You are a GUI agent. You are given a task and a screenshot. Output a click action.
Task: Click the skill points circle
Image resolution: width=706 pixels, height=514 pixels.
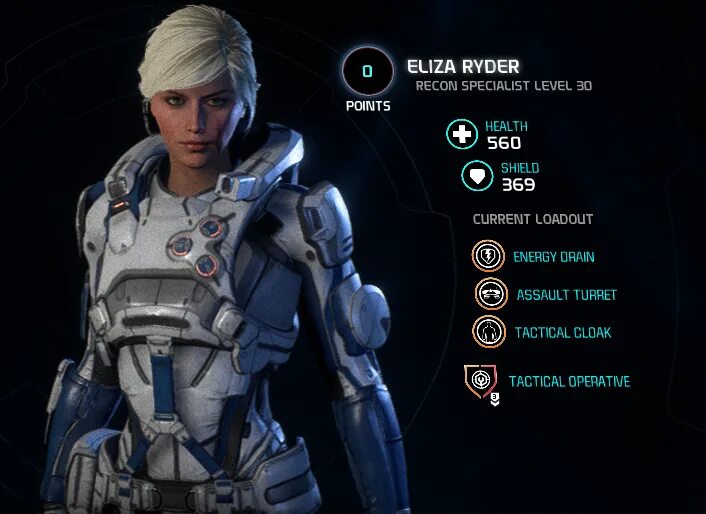point(367,71)
